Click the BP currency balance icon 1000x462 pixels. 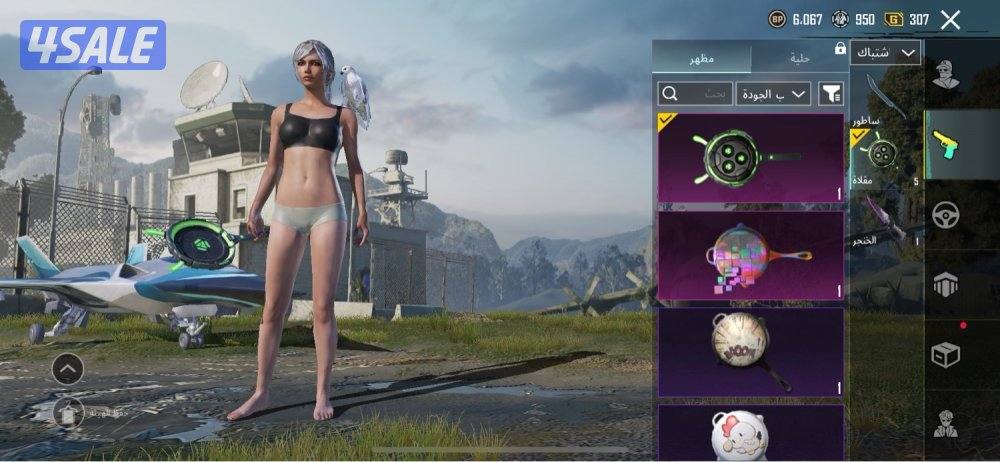pyautogui.click(x=777, y=19)
